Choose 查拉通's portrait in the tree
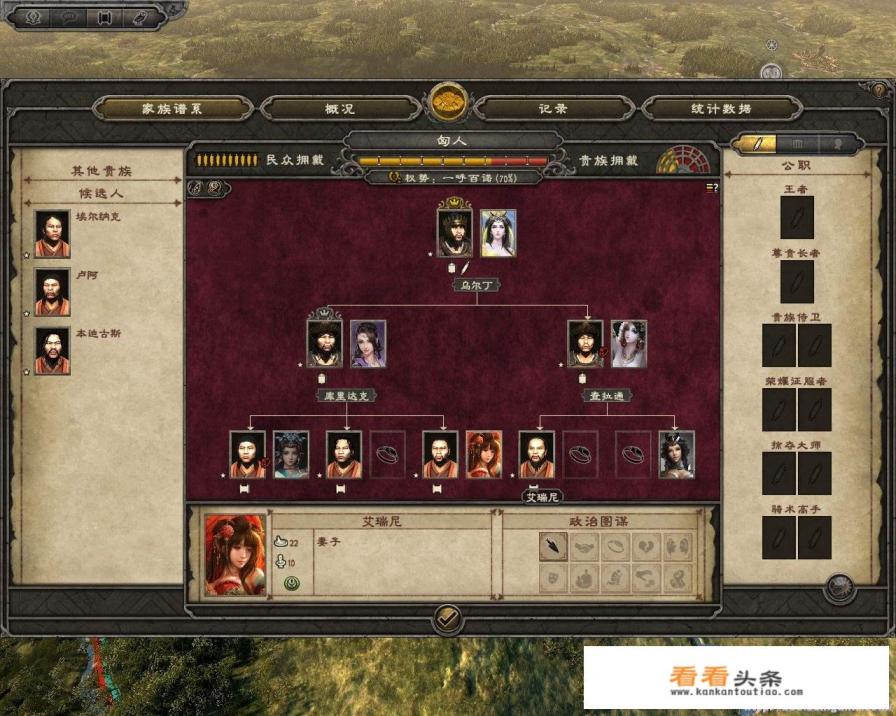 click(585, 344)
